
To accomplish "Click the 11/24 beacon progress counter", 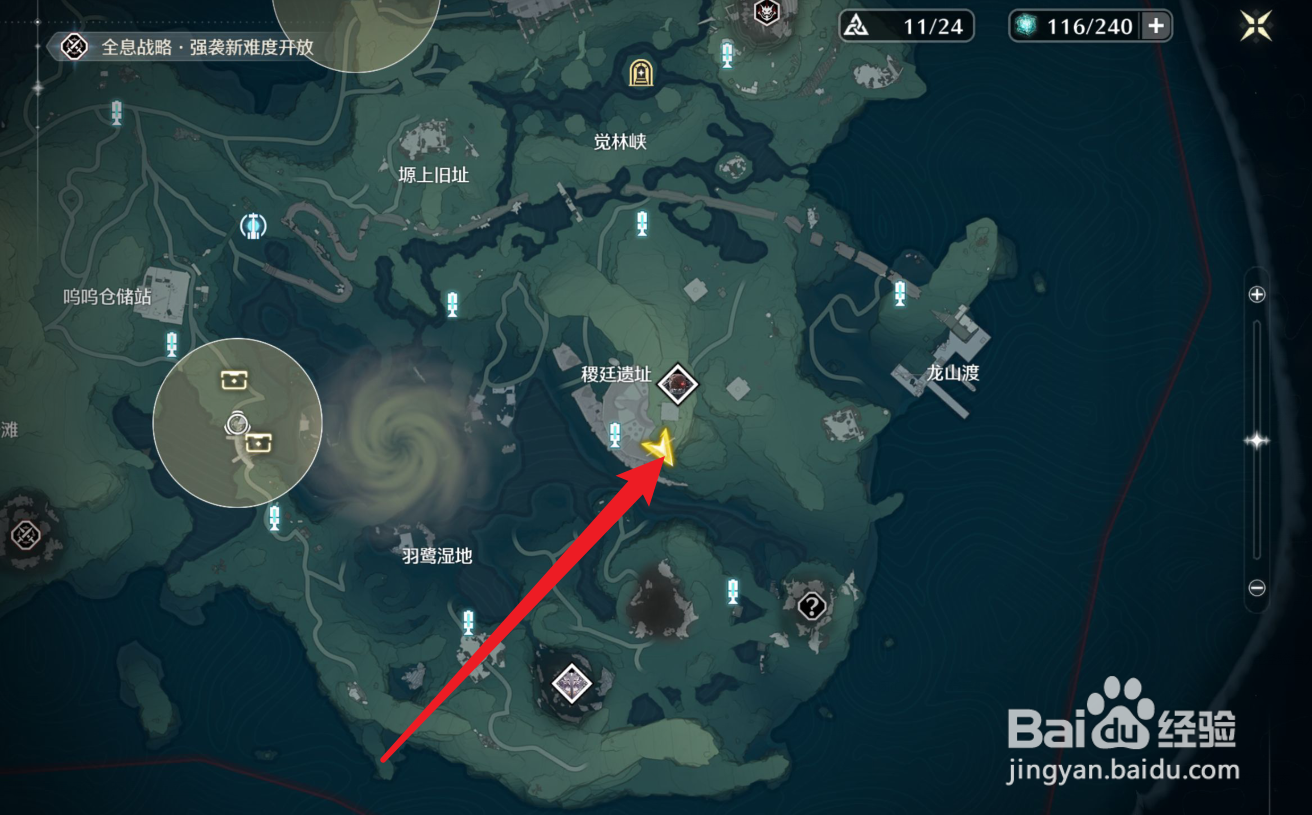I will pos(907,25).
